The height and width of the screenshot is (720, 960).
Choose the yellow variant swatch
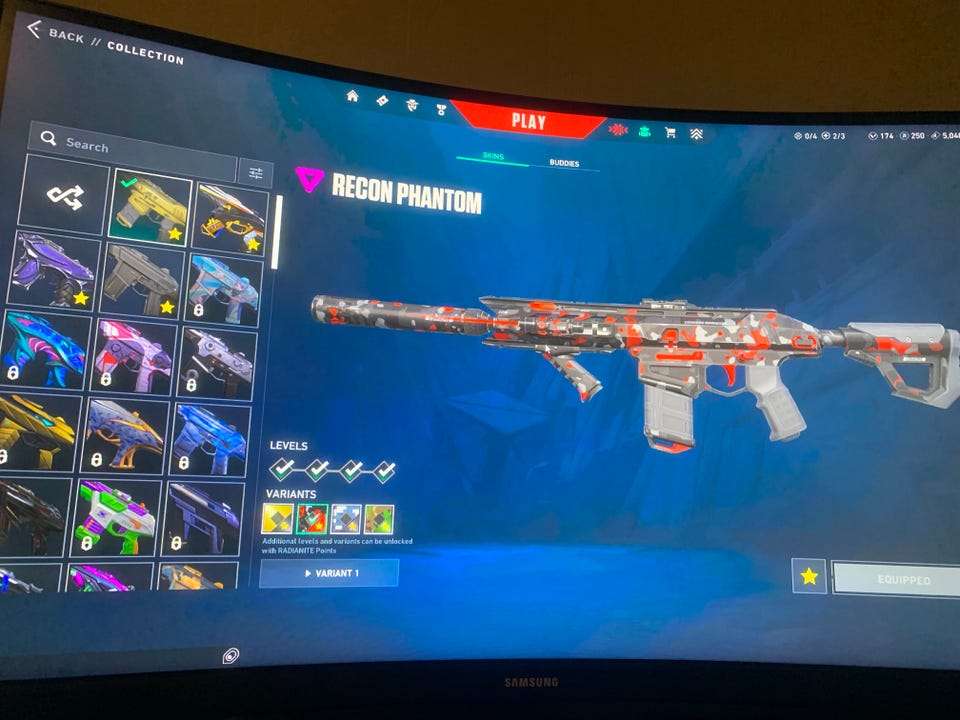[276, 519]
